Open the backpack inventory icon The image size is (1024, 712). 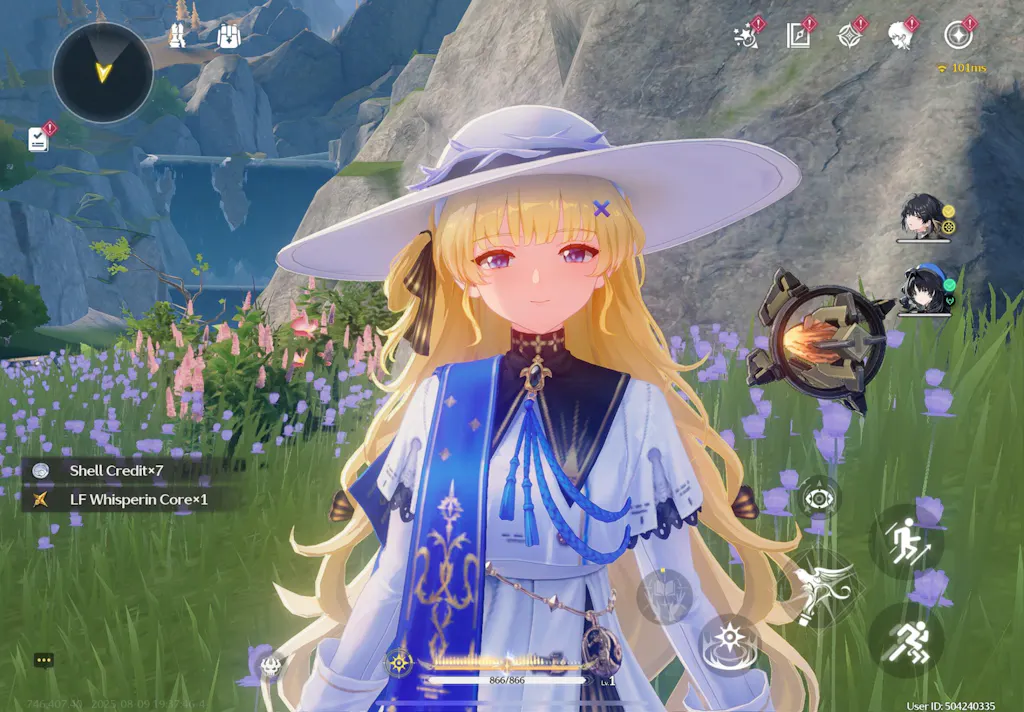(229, 37)
